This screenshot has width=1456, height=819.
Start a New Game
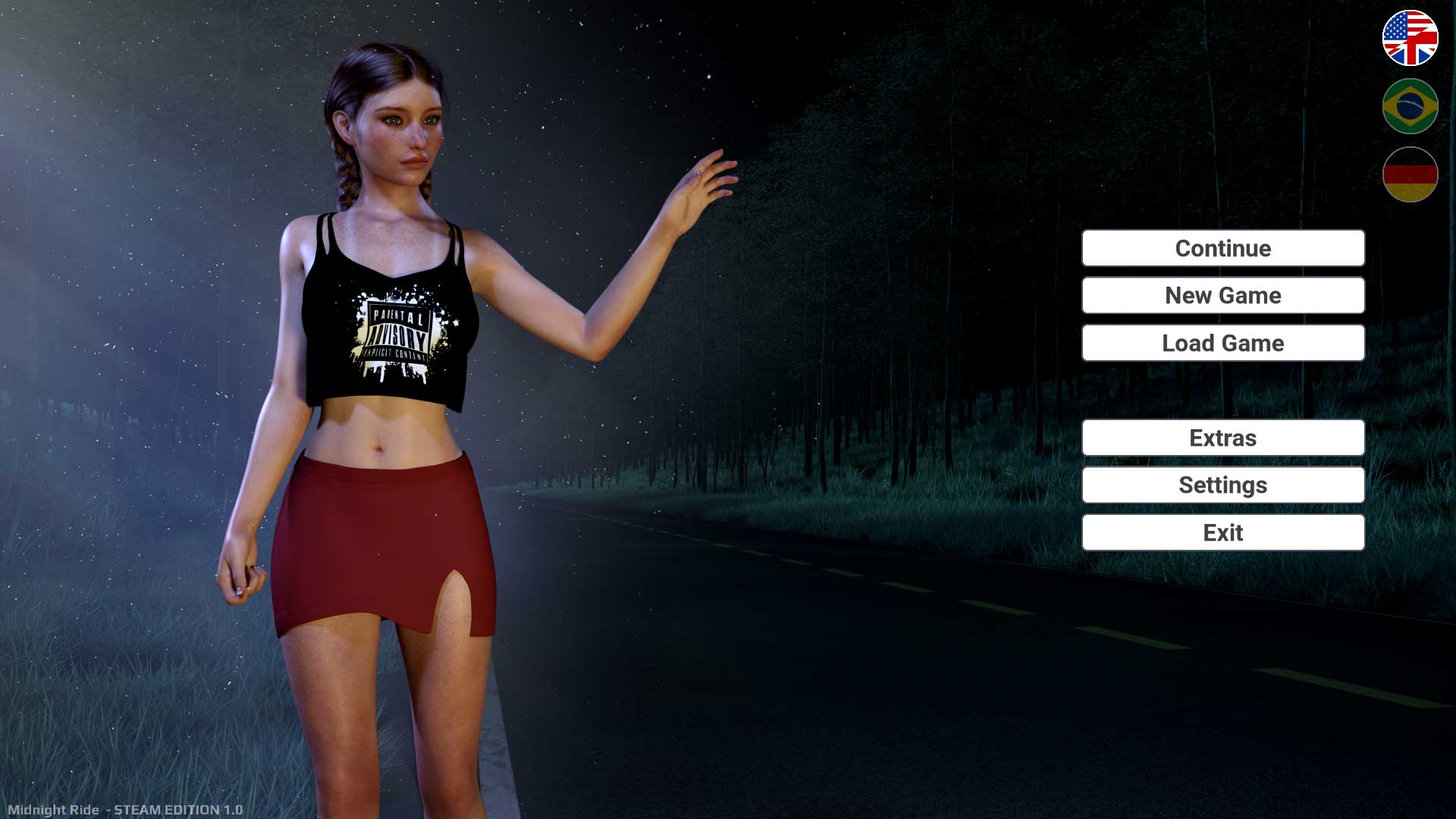pyautogui.click(x=1222, y=295)
